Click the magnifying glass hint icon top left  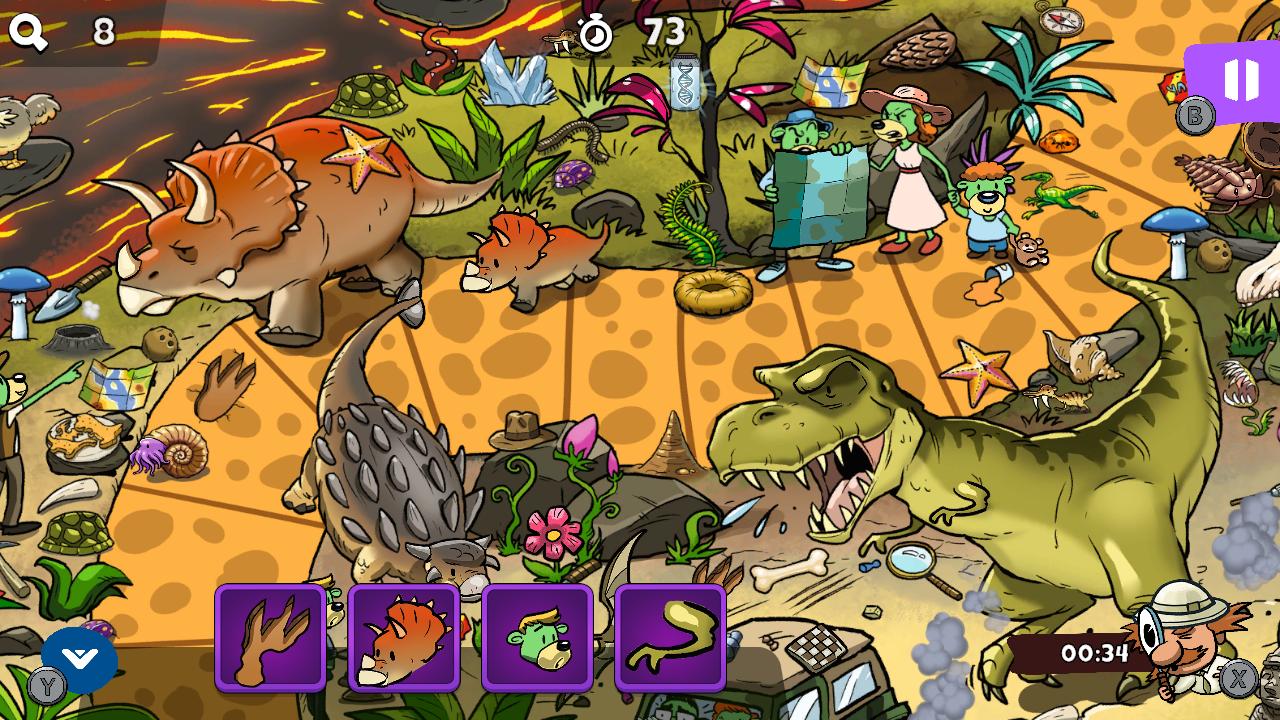point(27,29)
